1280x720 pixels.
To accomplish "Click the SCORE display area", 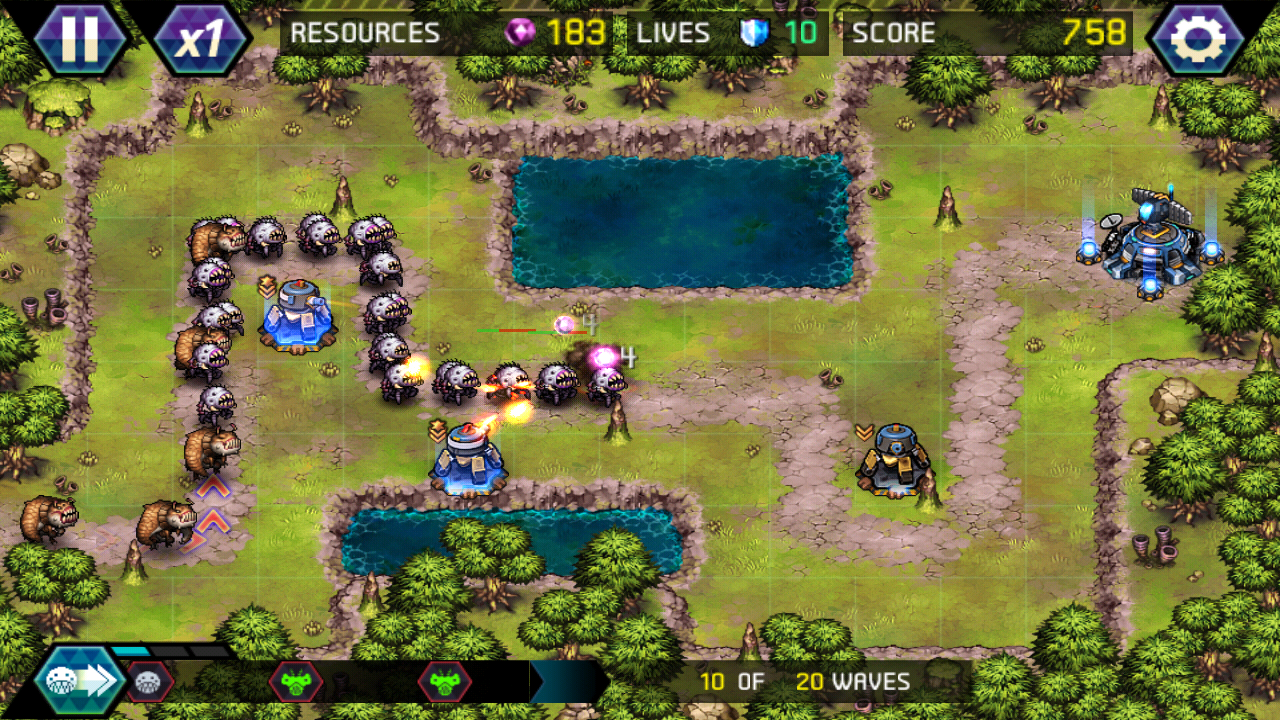I will click(x=895, y=31).
